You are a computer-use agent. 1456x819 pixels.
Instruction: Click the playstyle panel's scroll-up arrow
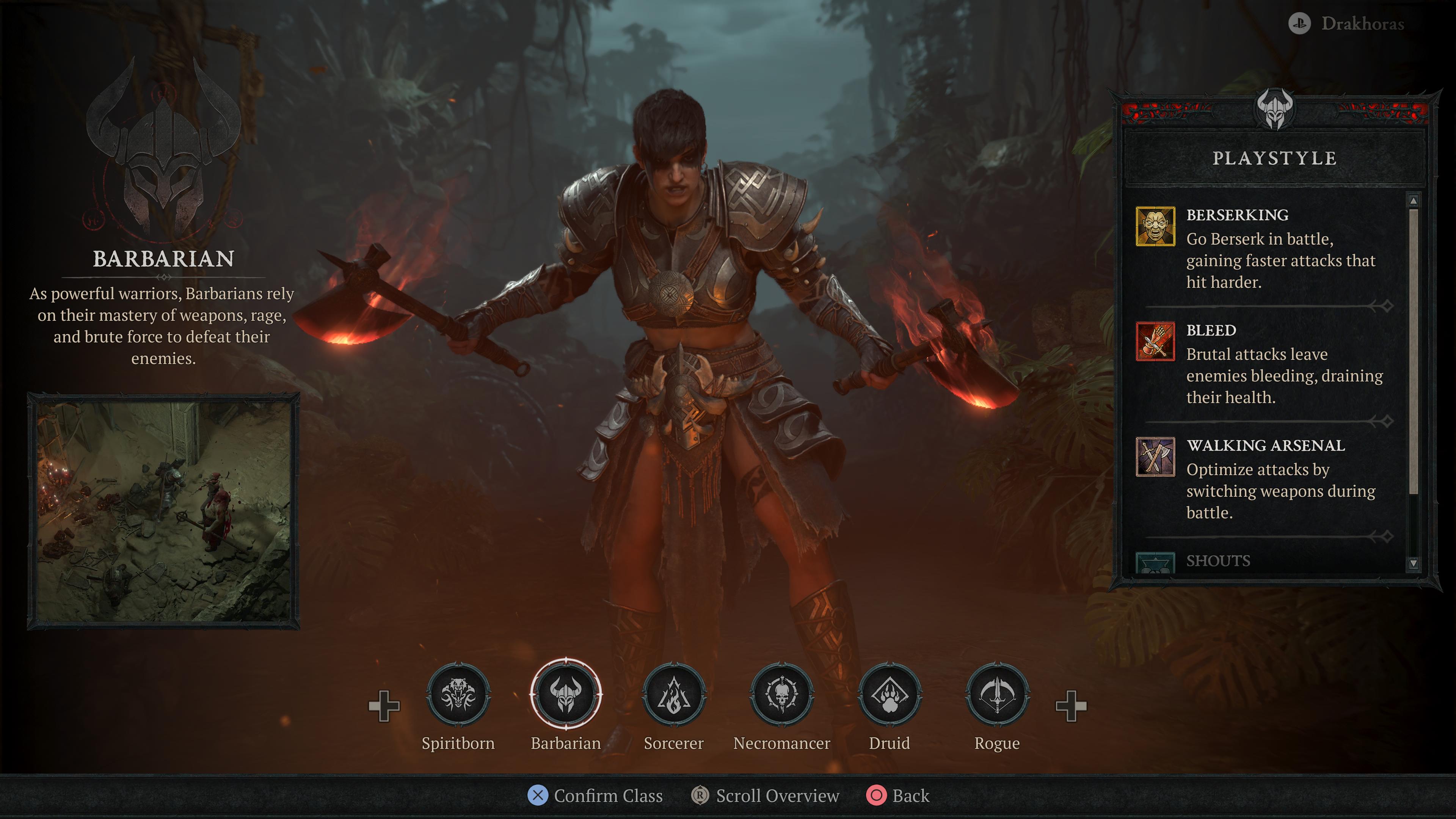pyautogui.click(x=1413, y=201)
